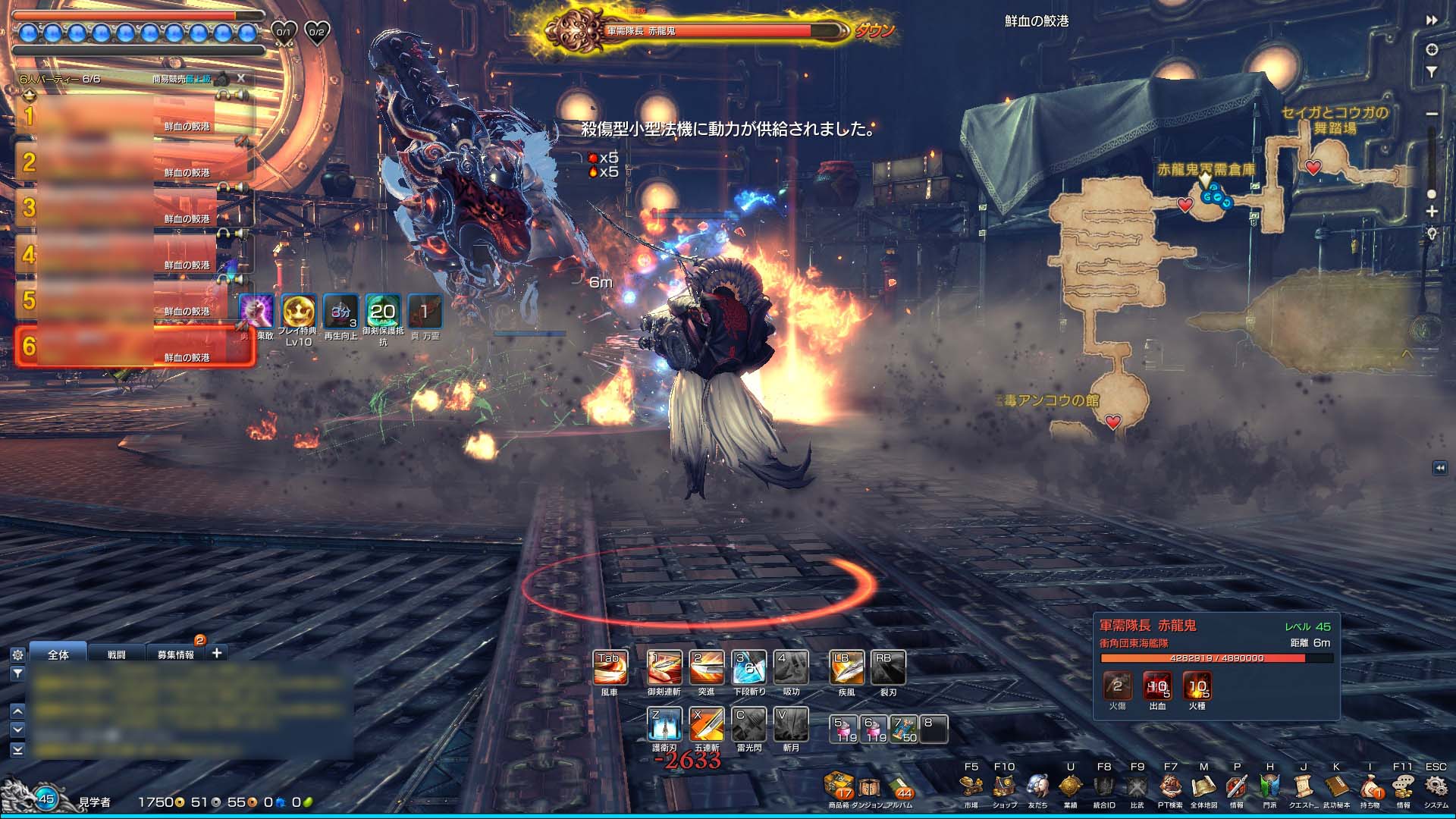This screenshot has width=1456, height=819.
Task: Open the 募集情報 chat tab
Action: 175,654
